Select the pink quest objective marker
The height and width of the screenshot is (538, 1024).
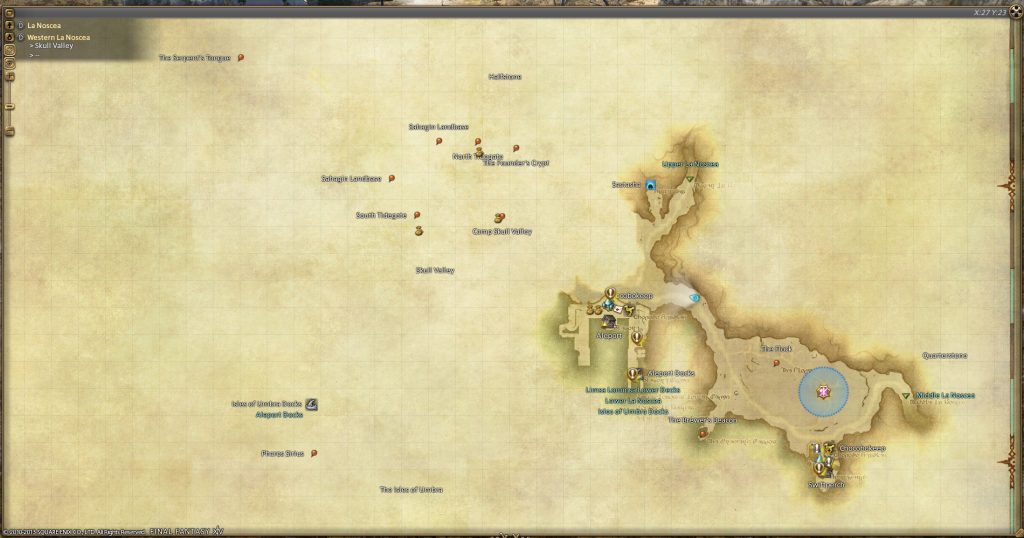click(823, 391)
